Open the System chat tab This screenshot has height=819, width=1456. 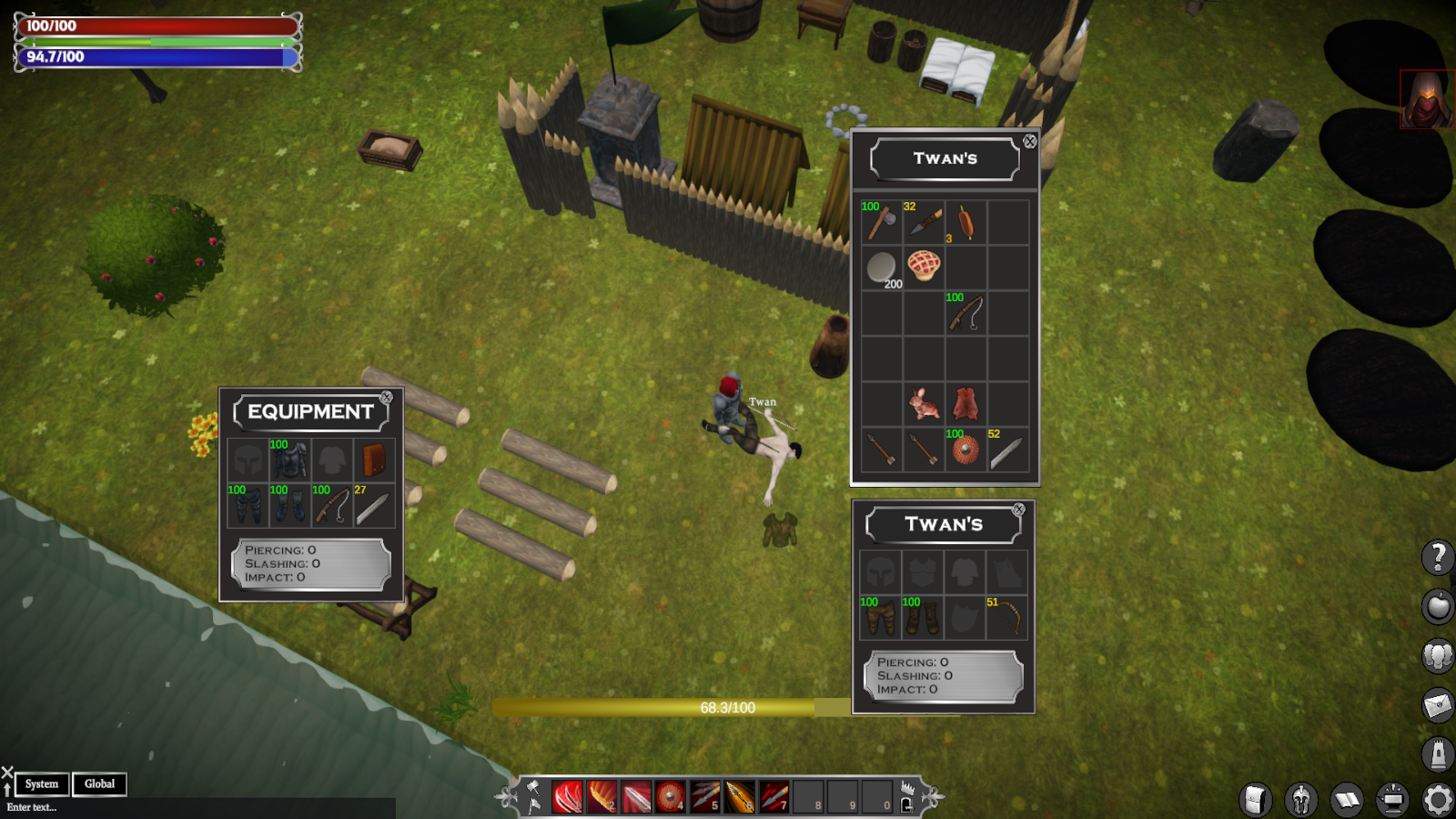pos(42,784)
